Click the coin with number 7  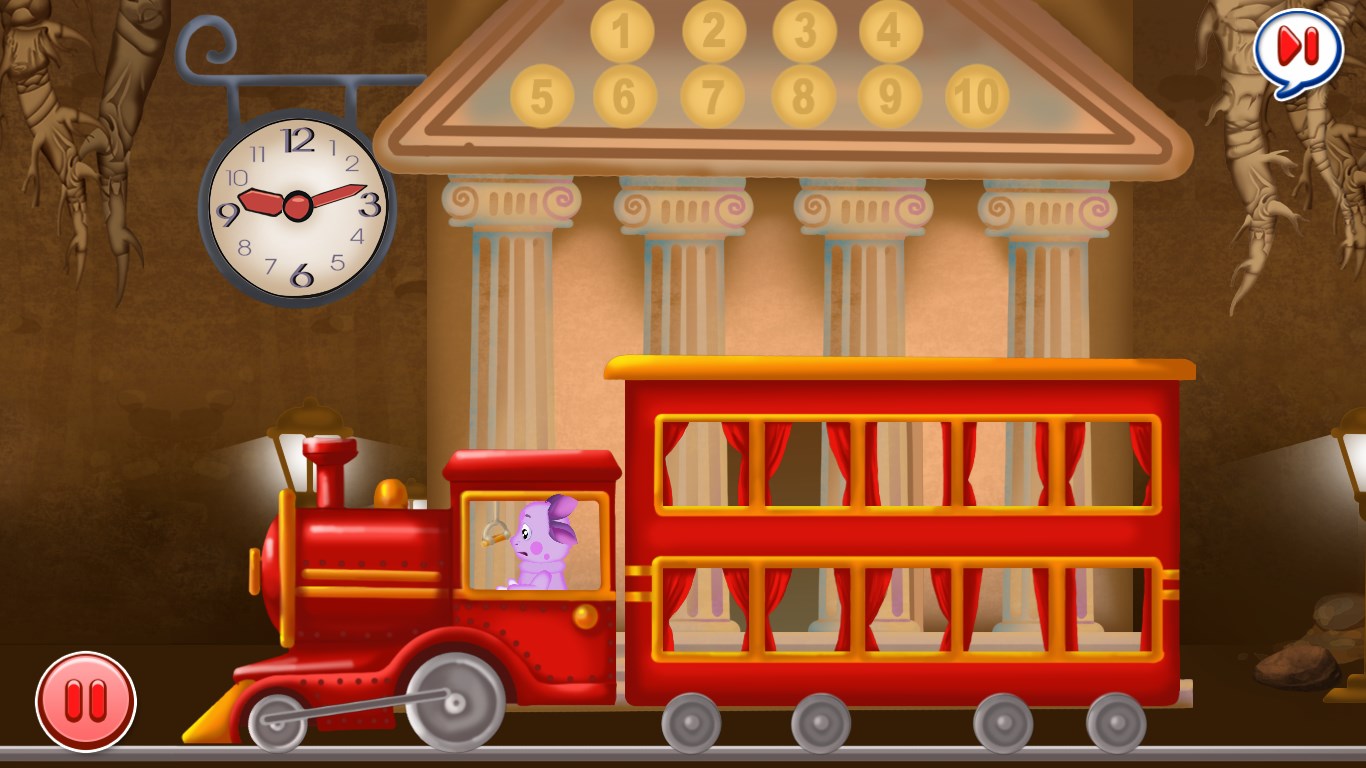713,97
